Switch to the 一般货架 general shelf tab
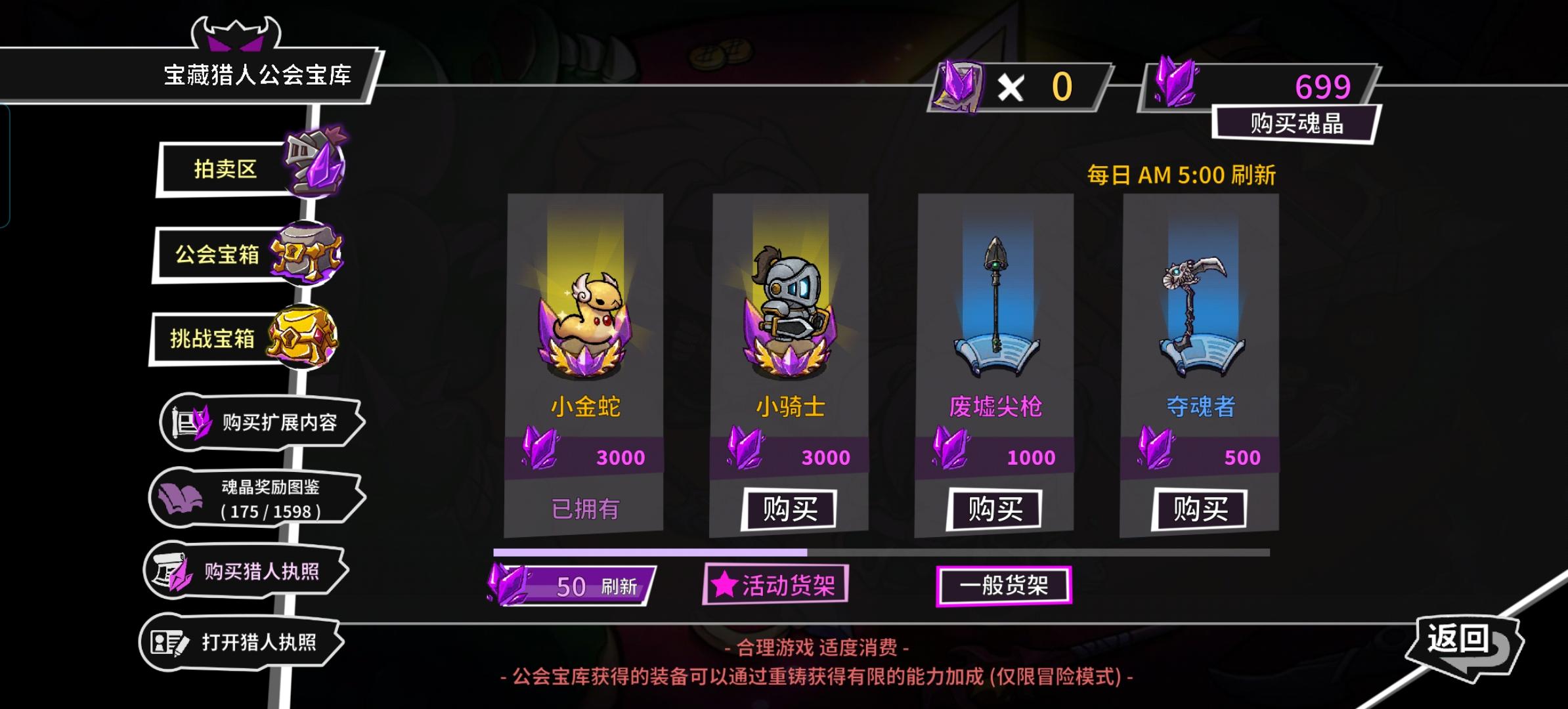 click(x=1003, y=586)
